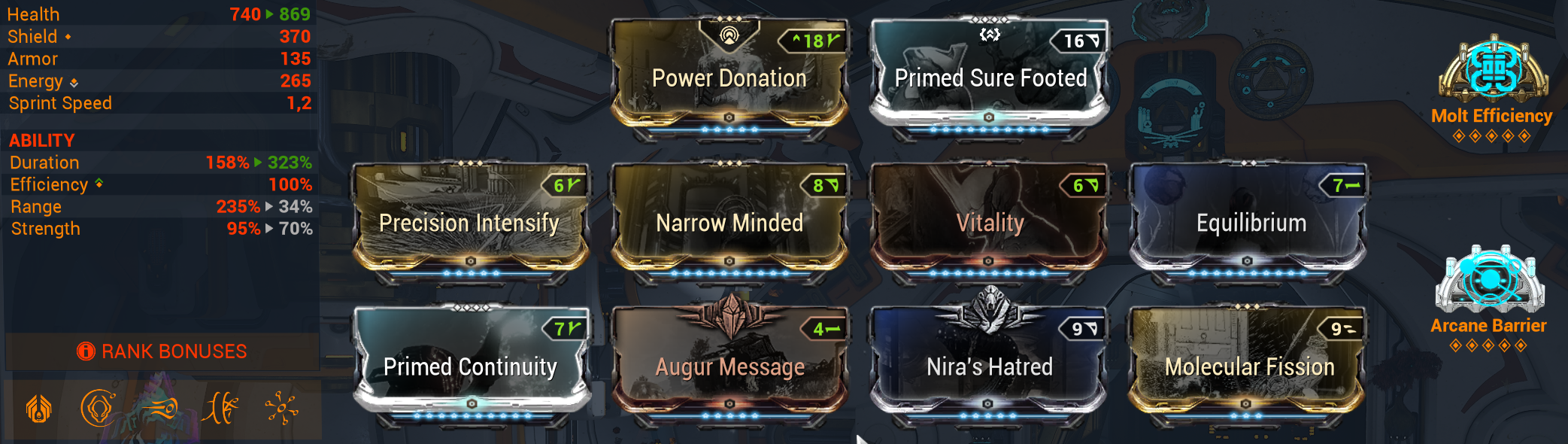Select the Narrow Minded mod card
Screen dimensions: 1568x444
pos(729,223)
